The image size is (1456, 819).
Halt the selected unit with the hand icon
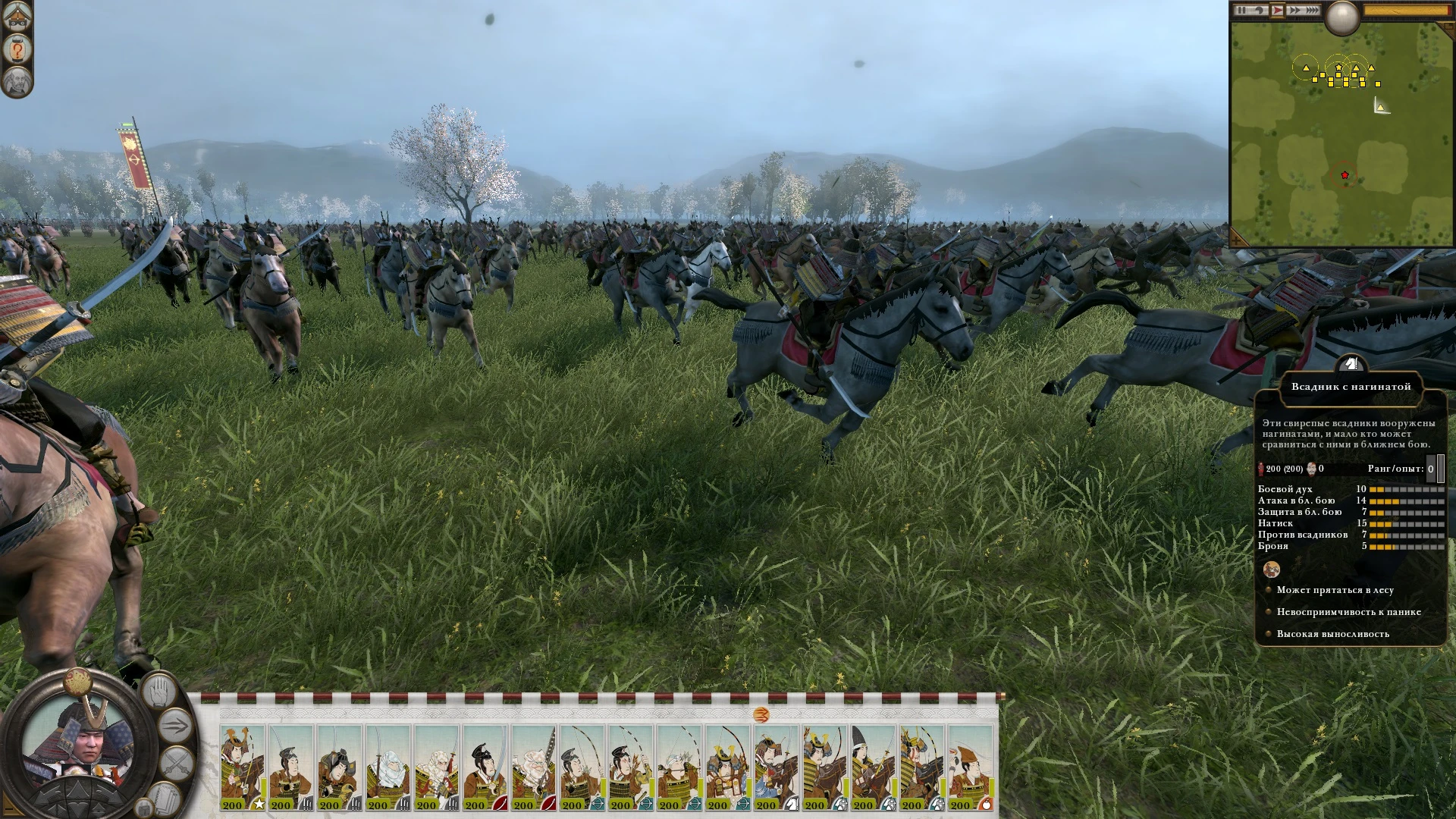[159, 692]
